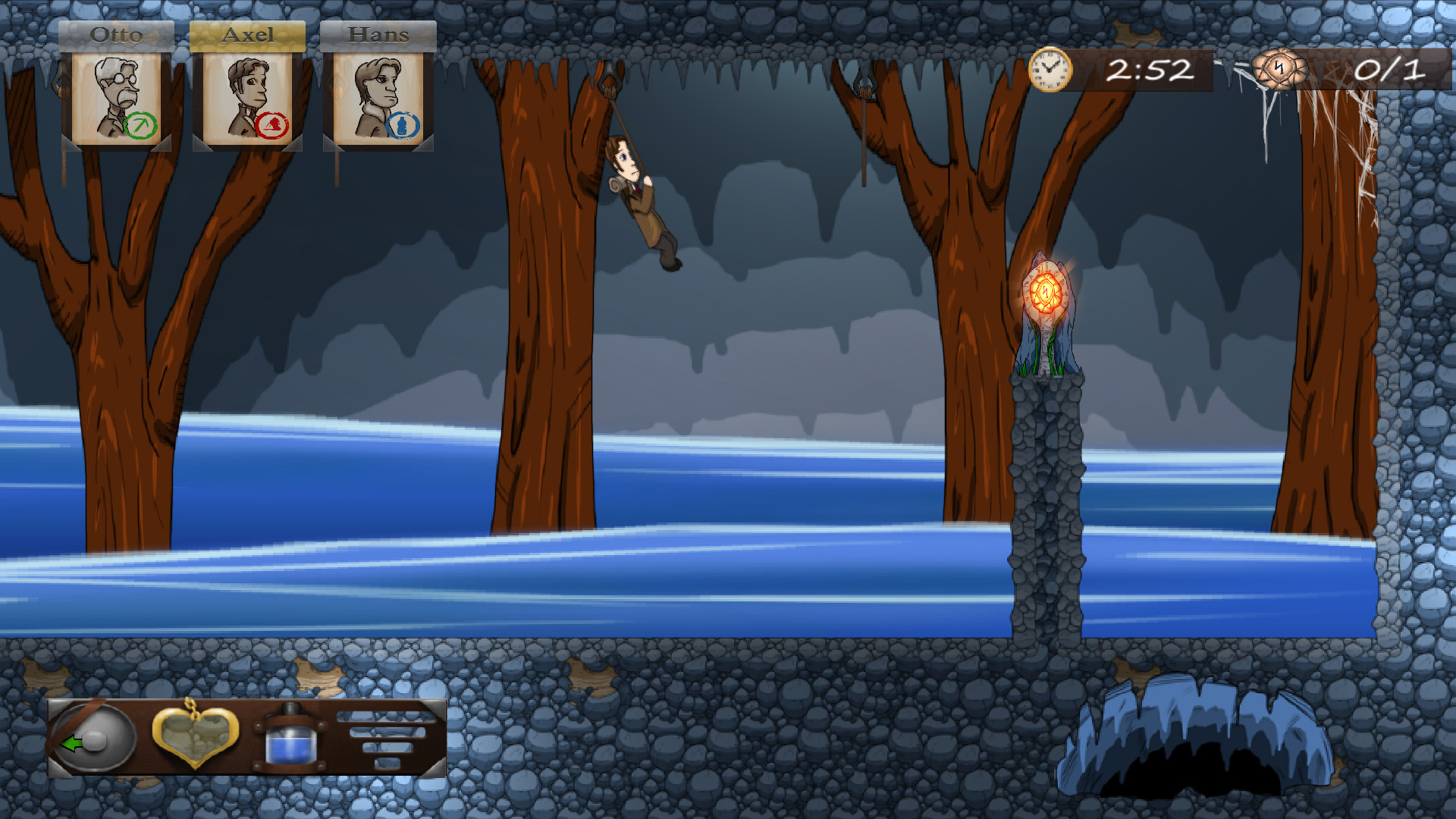Screen dimensions: 1456x819
Task: Toggle Axel's ability badge on his portrait
Action: coord(272,125)
